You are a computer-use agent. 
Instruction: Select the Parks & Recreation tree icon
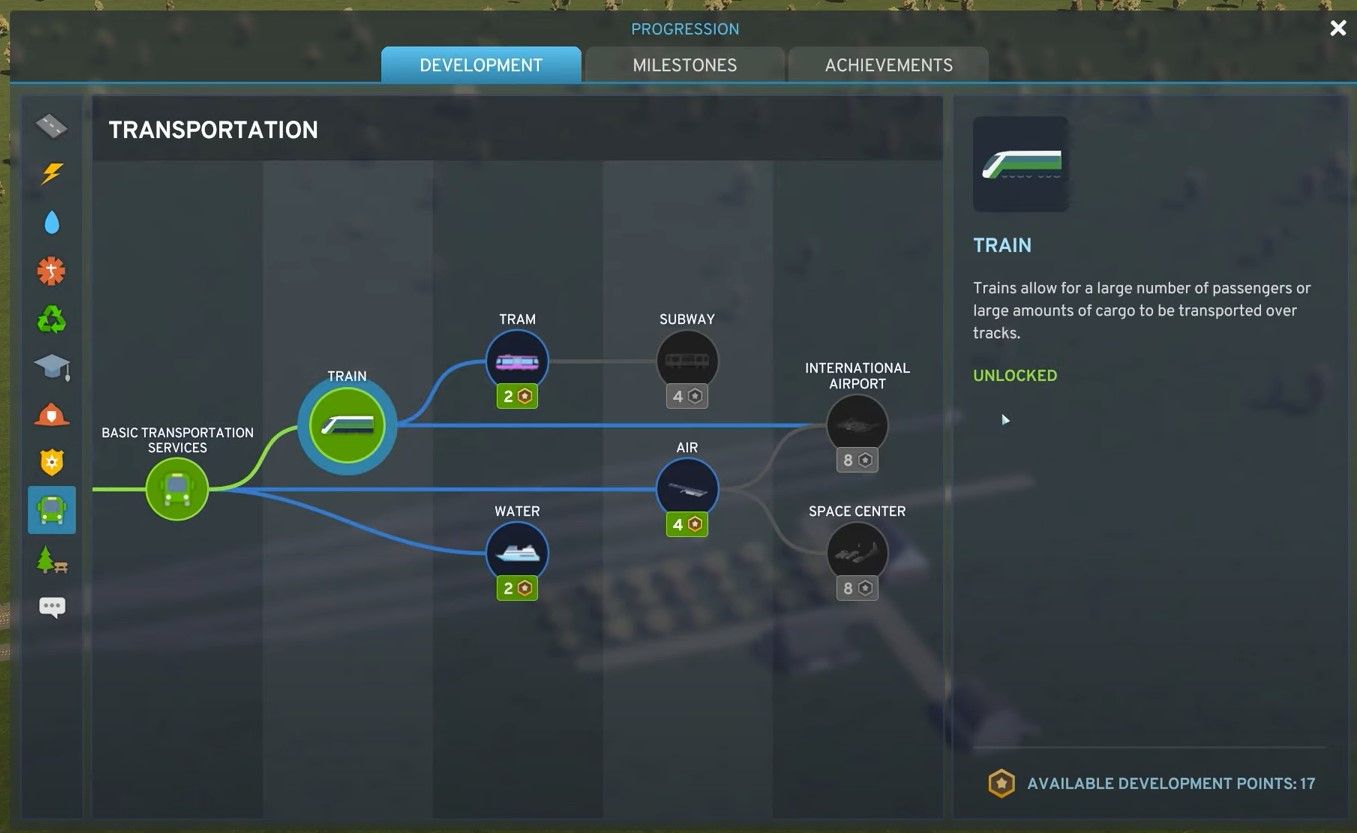coord(51,559)
